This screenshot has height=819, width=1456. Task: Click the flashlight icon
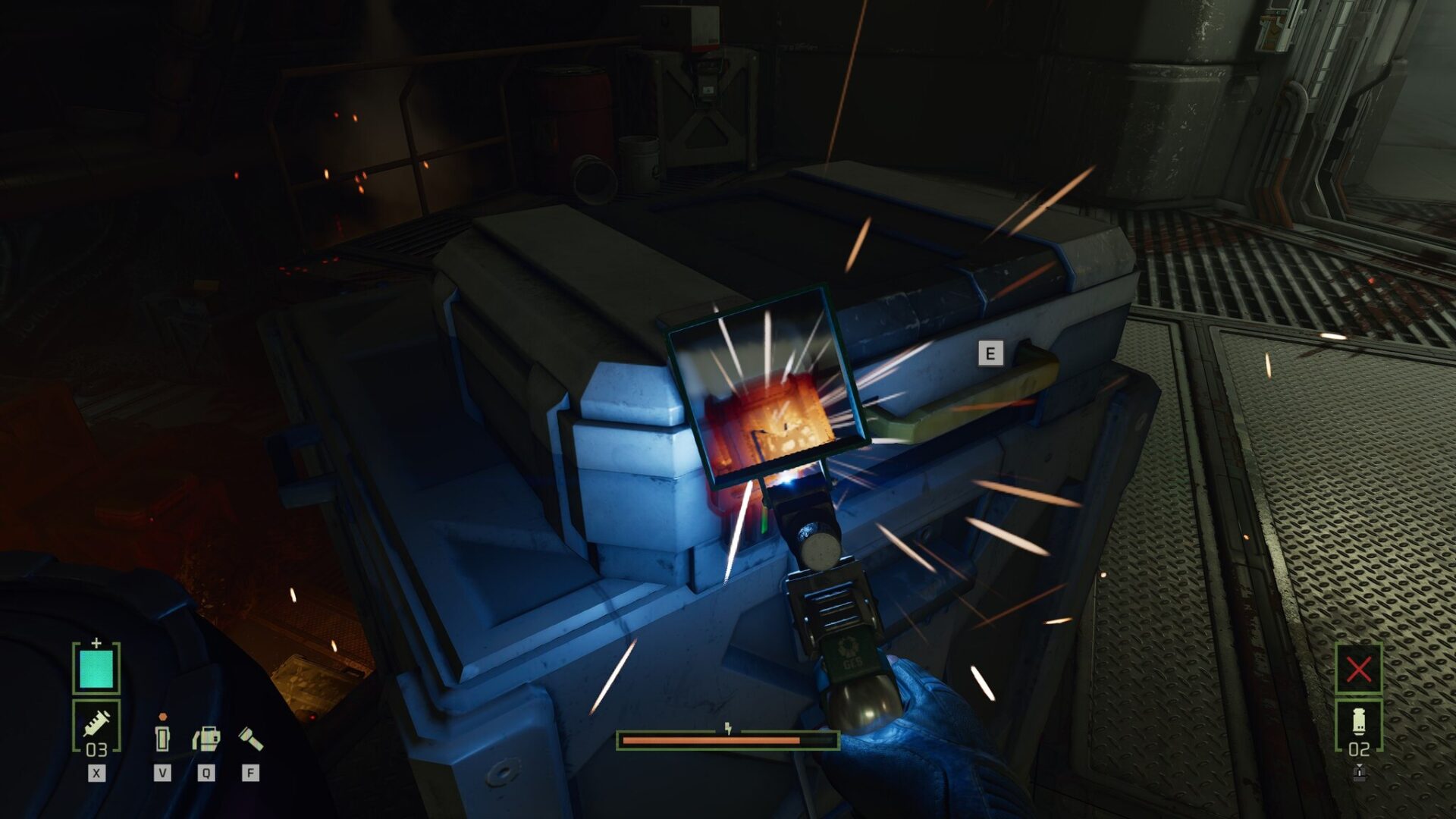251,738
